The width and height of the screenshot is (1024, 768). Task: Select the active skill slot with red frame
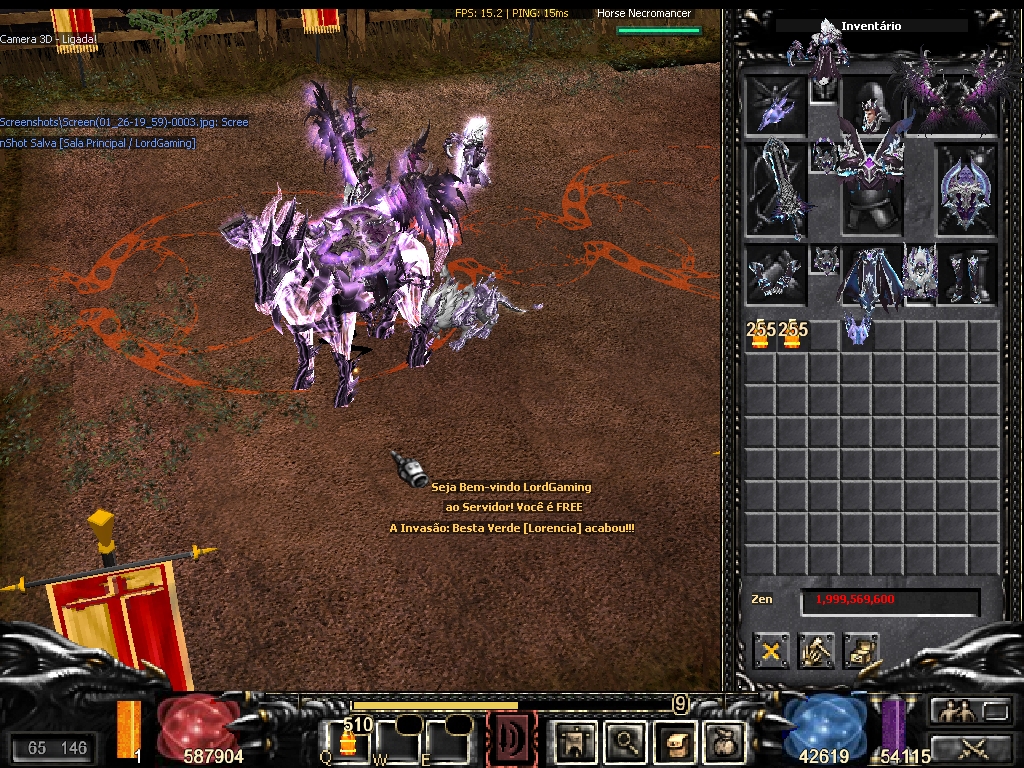point(511,740)
